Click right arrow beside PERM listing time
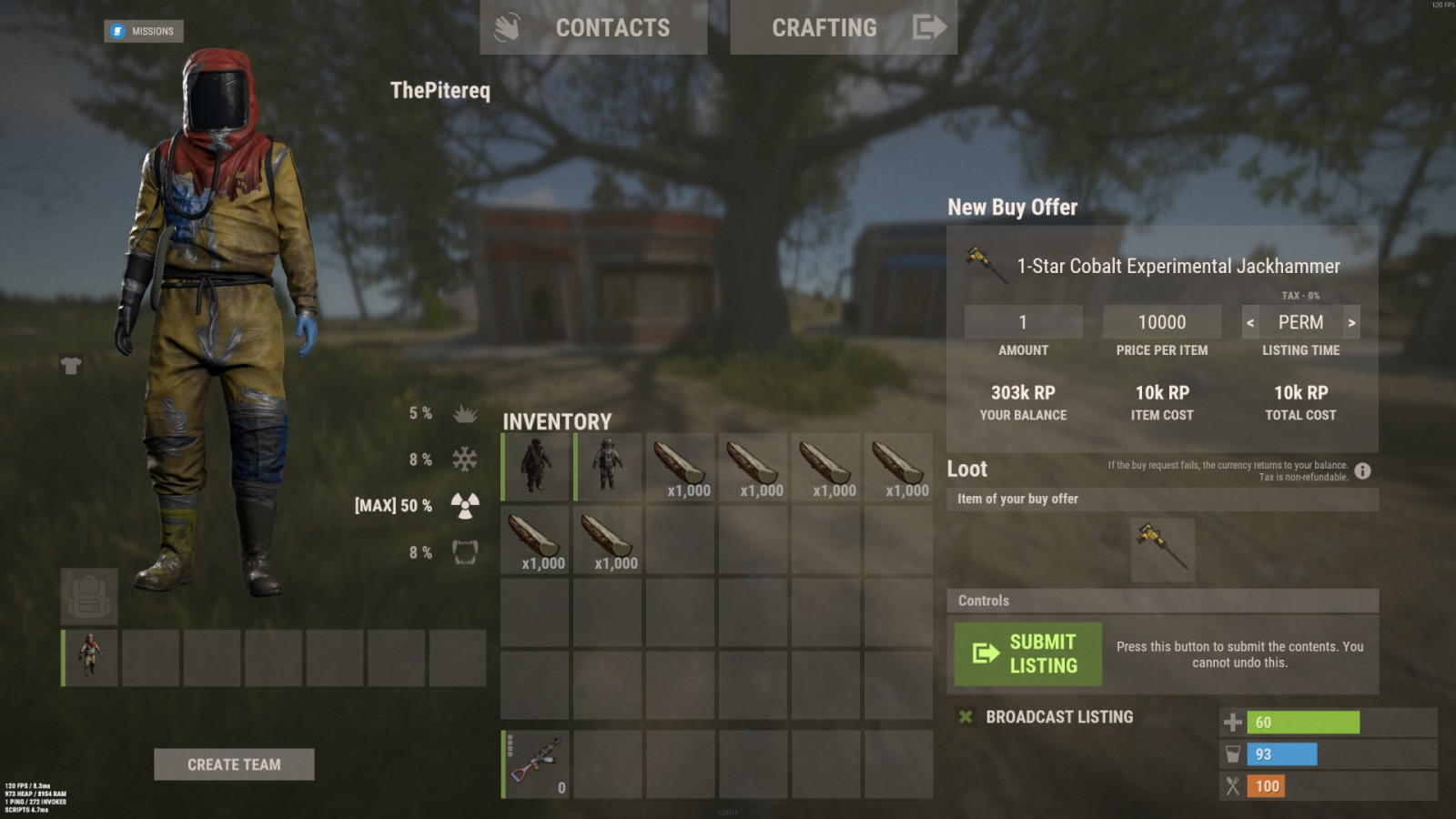 point(1351,321)
